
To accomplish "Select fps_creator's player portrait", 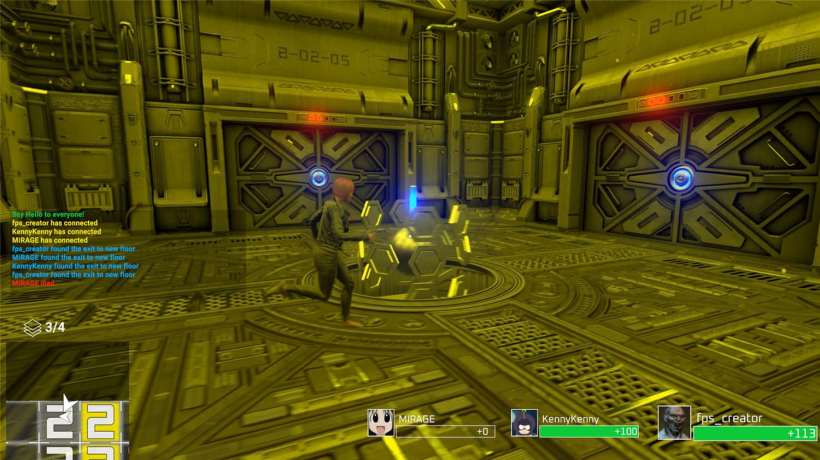I will 674,422.
